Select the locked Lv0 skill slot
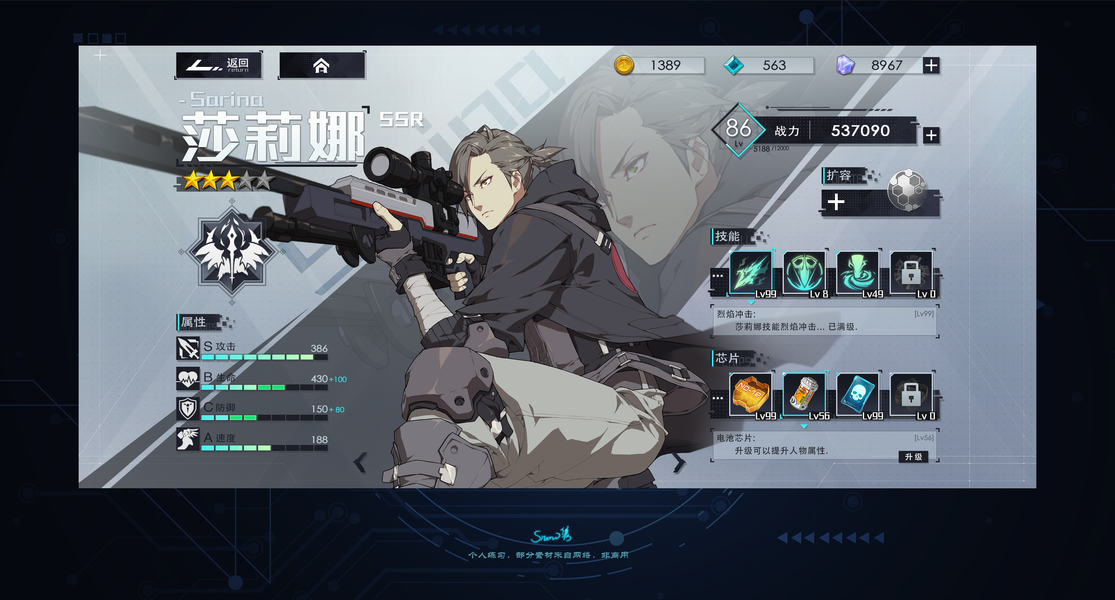The height and width of the screenshot is (600, 1115). click(x=911, y=273)
